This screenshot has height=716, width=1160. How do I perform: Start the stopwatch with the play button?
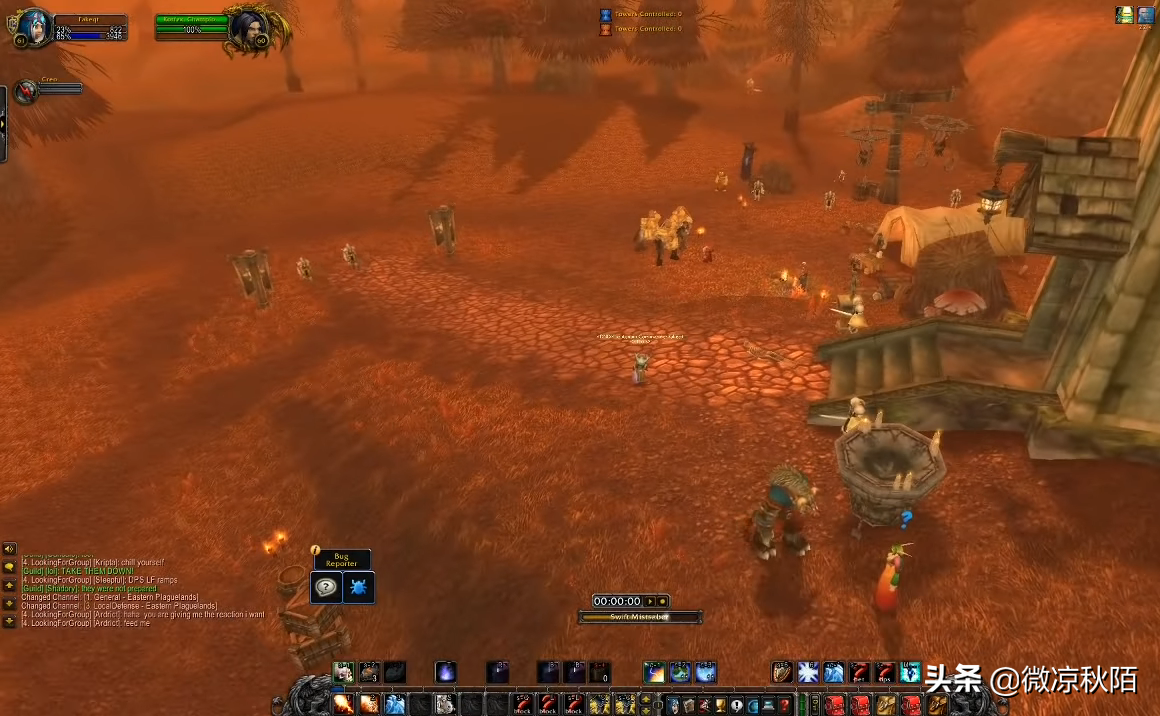650,601
